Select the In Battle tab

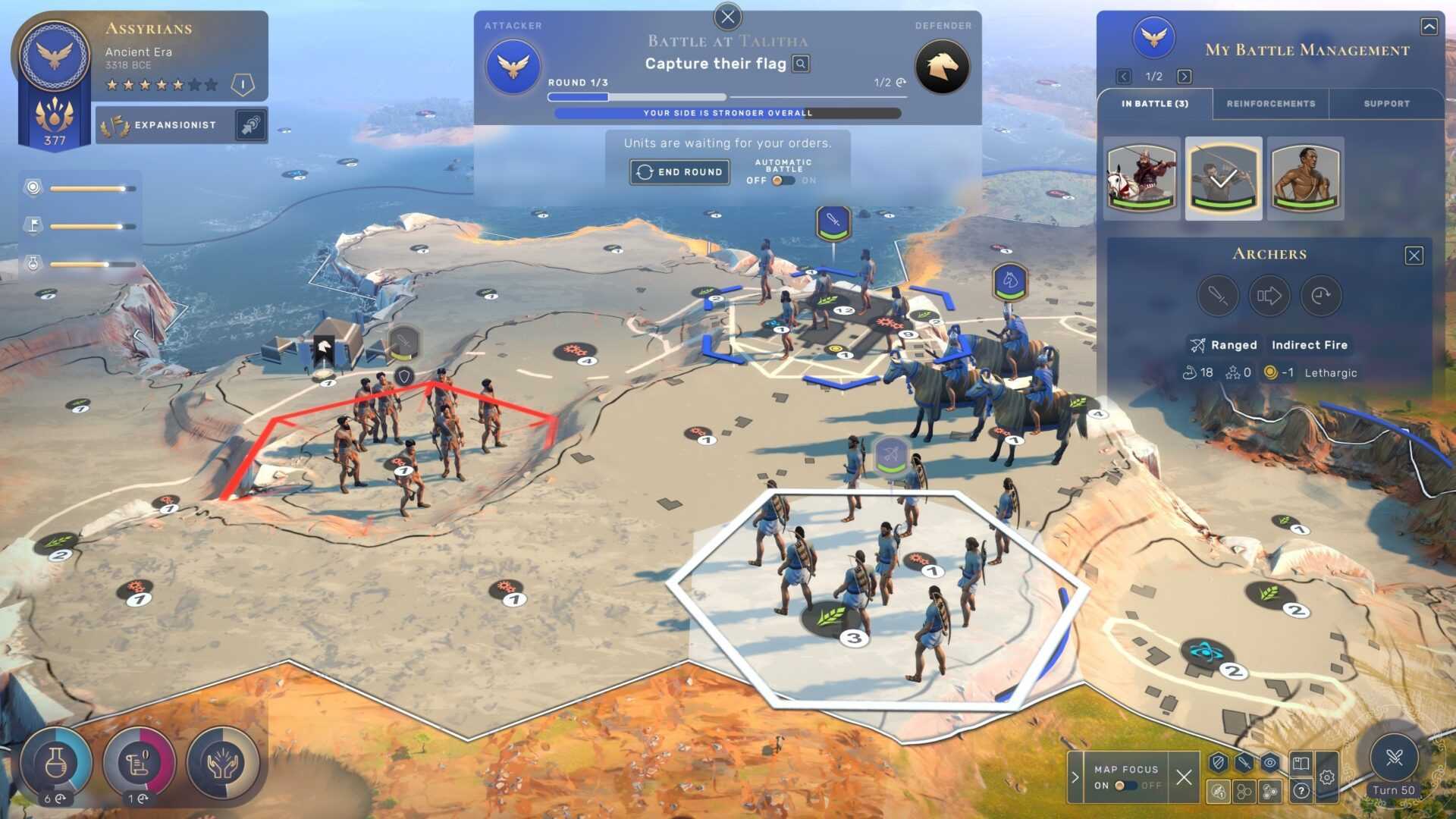click(1154, 104)
